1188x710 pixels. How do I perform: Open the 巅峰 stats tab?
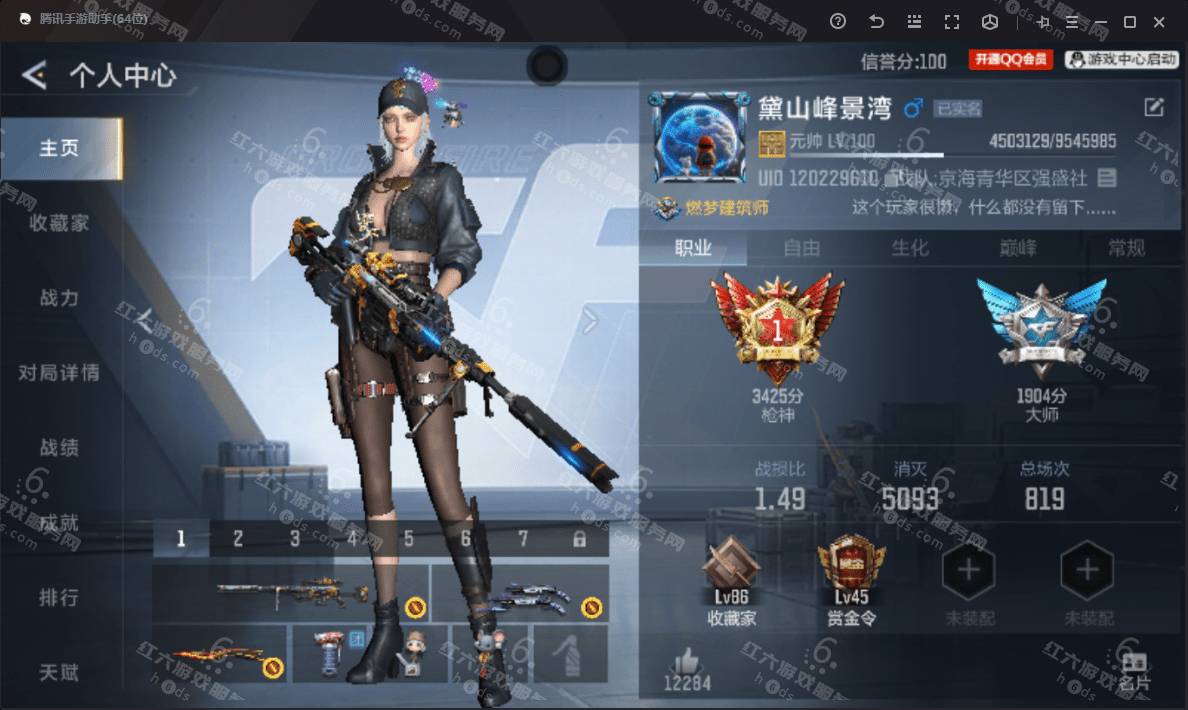point(1018,248)
